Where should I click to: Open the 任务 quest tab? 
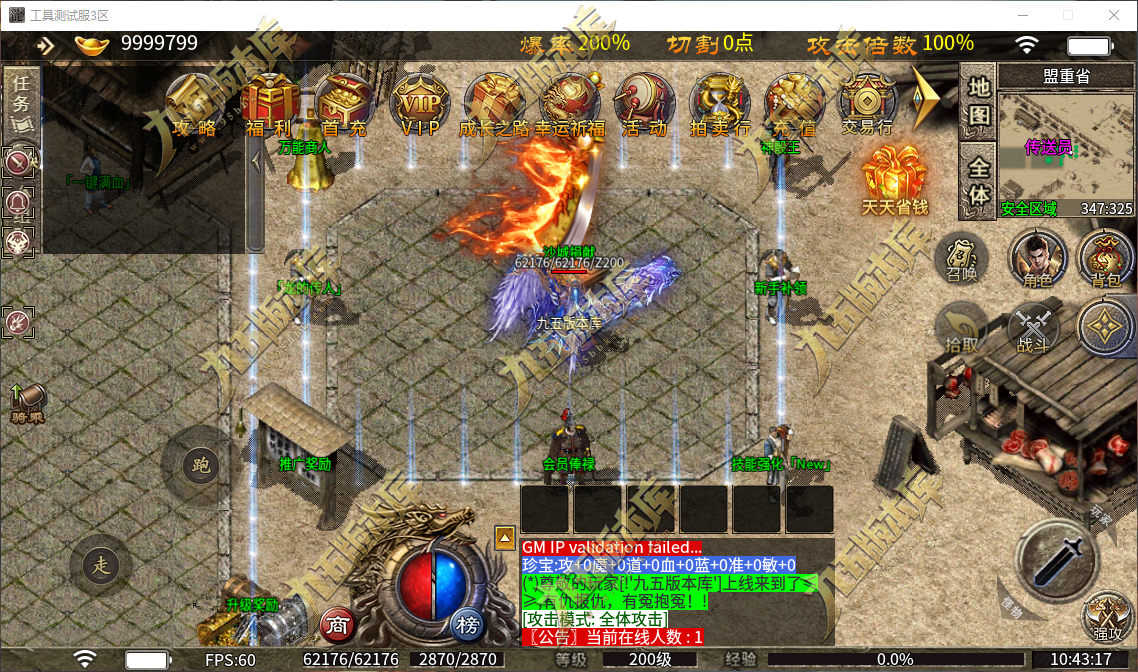22,103
